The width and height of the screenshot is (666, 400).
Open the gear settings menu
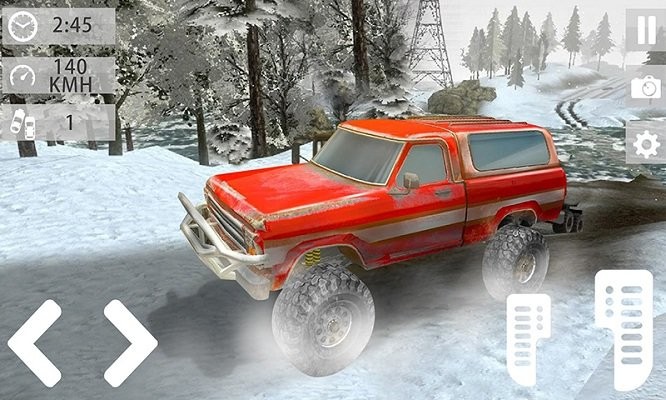pos(645,144)
